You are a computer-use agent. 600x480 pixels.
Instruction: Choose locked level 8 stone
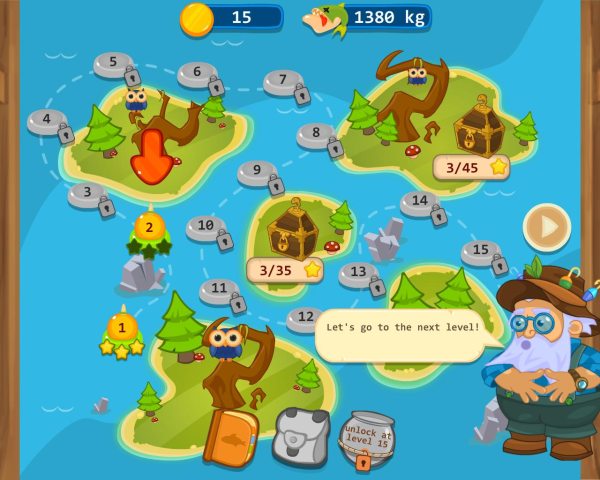(x=318, y=135)
